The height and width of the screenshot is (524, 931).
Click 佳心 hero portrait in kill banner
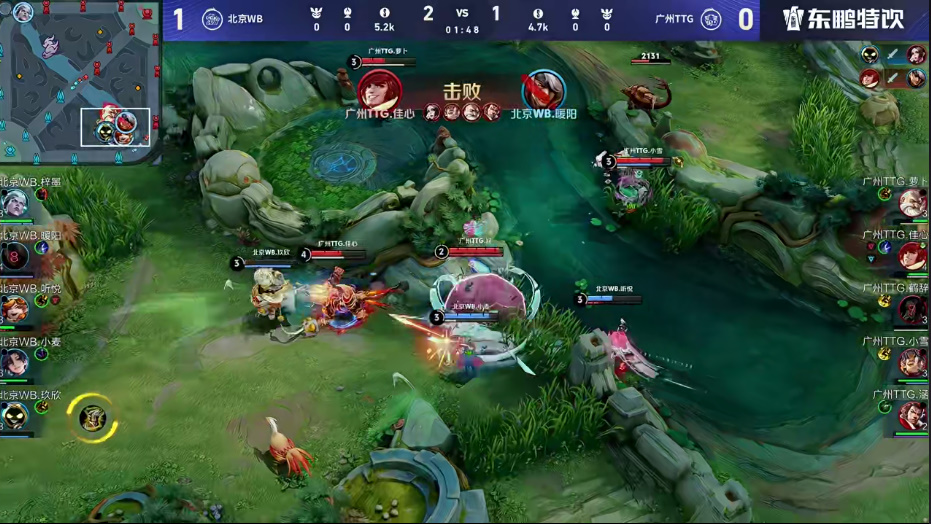coord(380,91)
